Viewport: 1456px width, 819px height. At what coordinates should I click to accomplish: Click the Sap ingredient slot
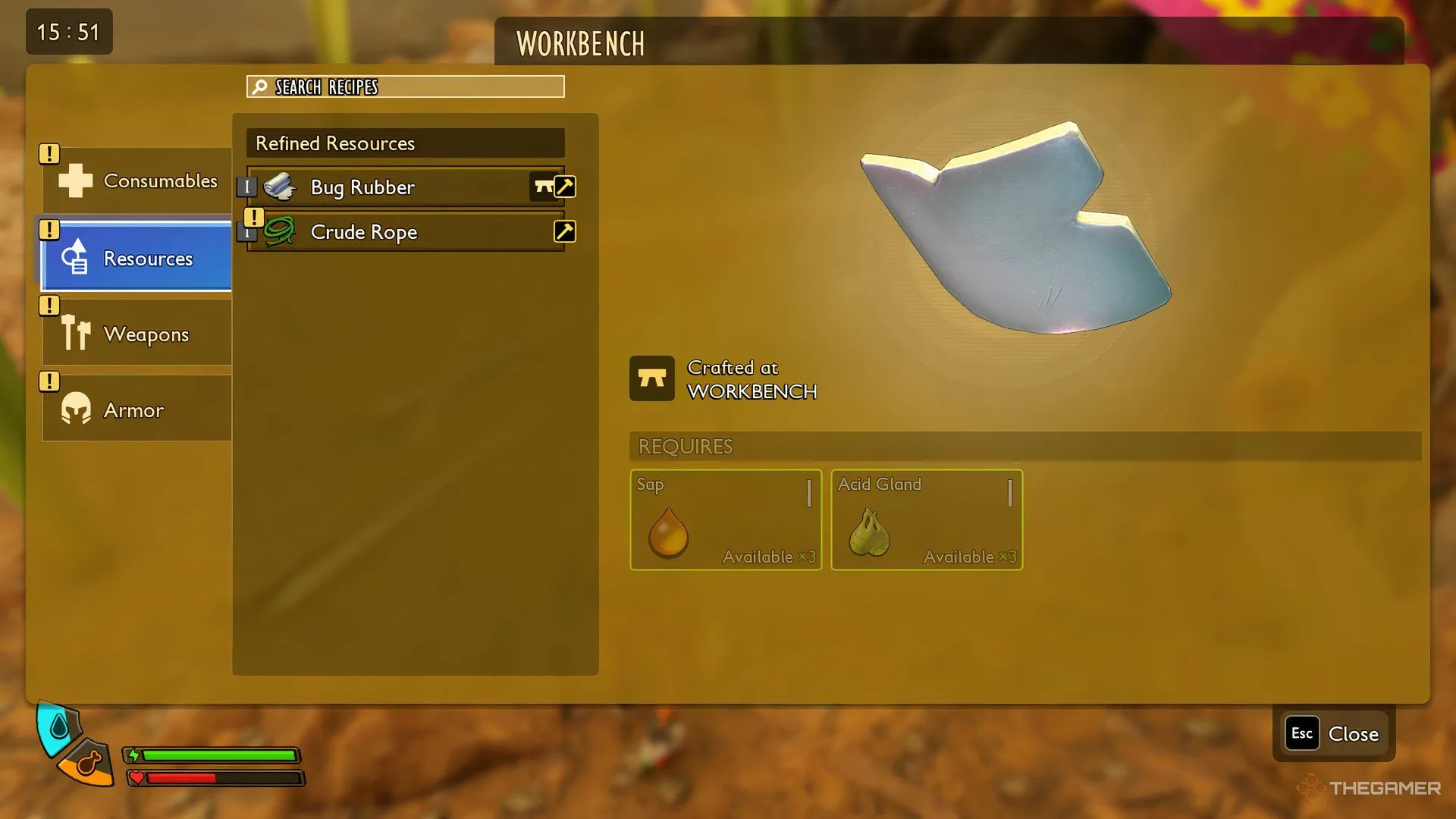coord(726,520)
